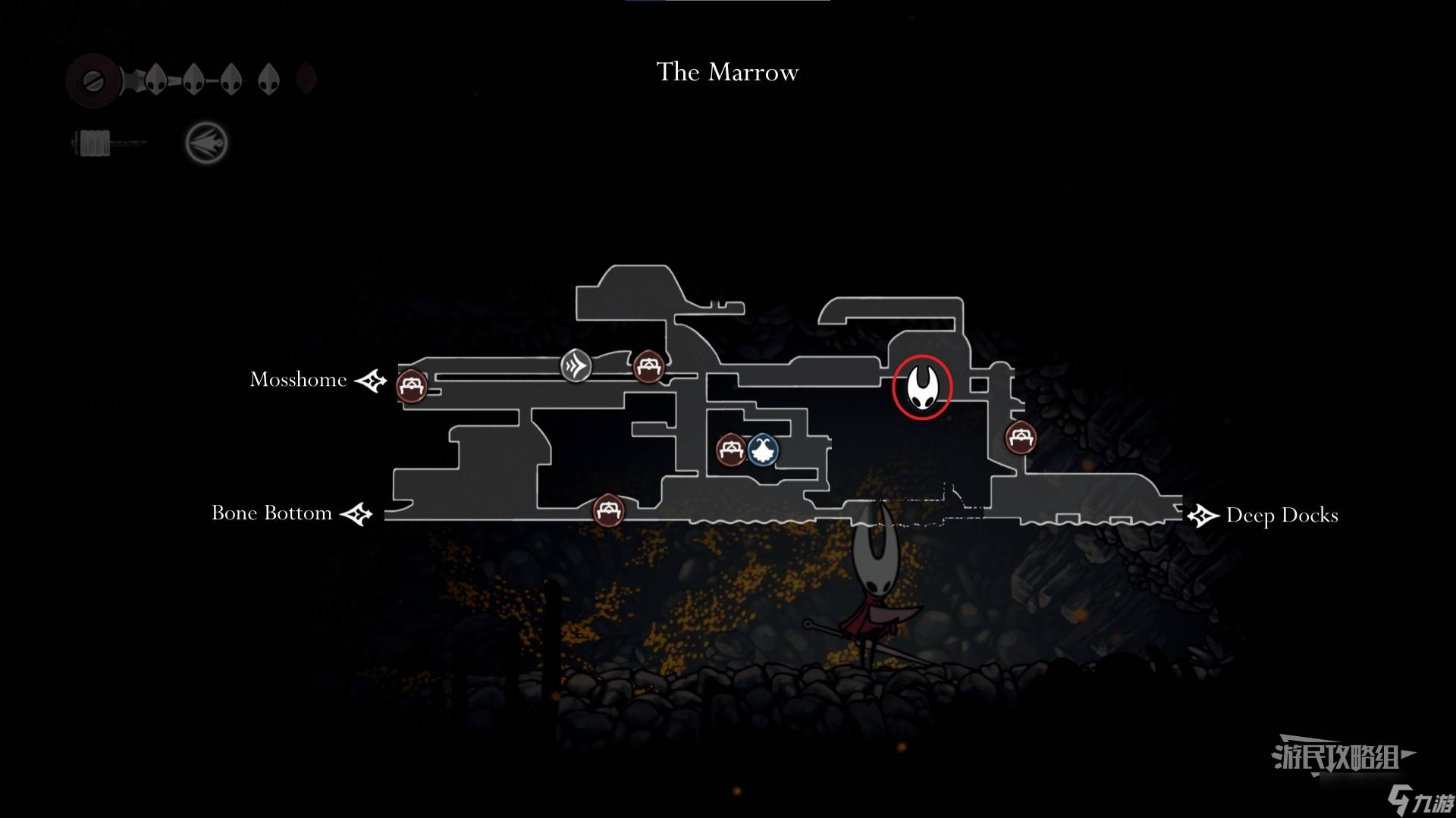Choose the bench marker touching the blue bell icon

[731, 450]
